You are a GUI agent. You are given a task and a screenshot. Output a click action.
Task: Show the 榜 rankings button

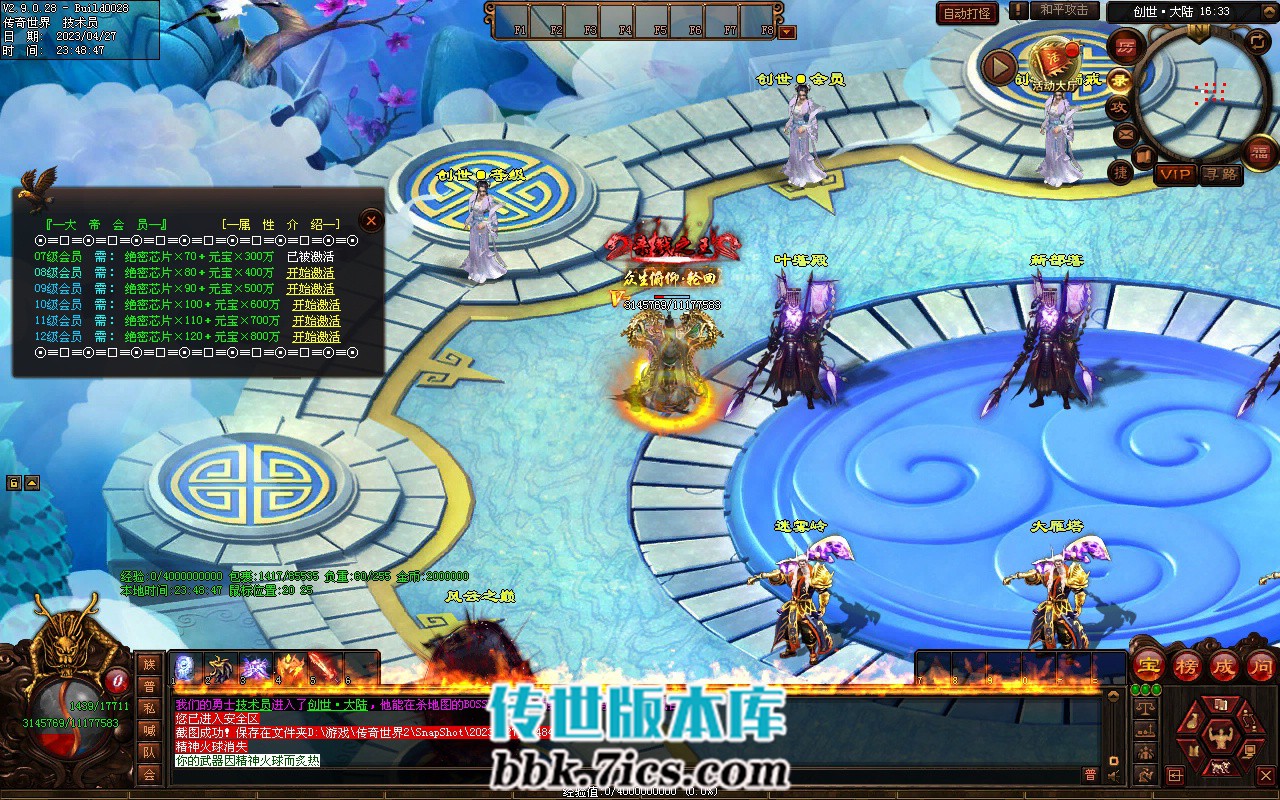(x=1187, y=666)
